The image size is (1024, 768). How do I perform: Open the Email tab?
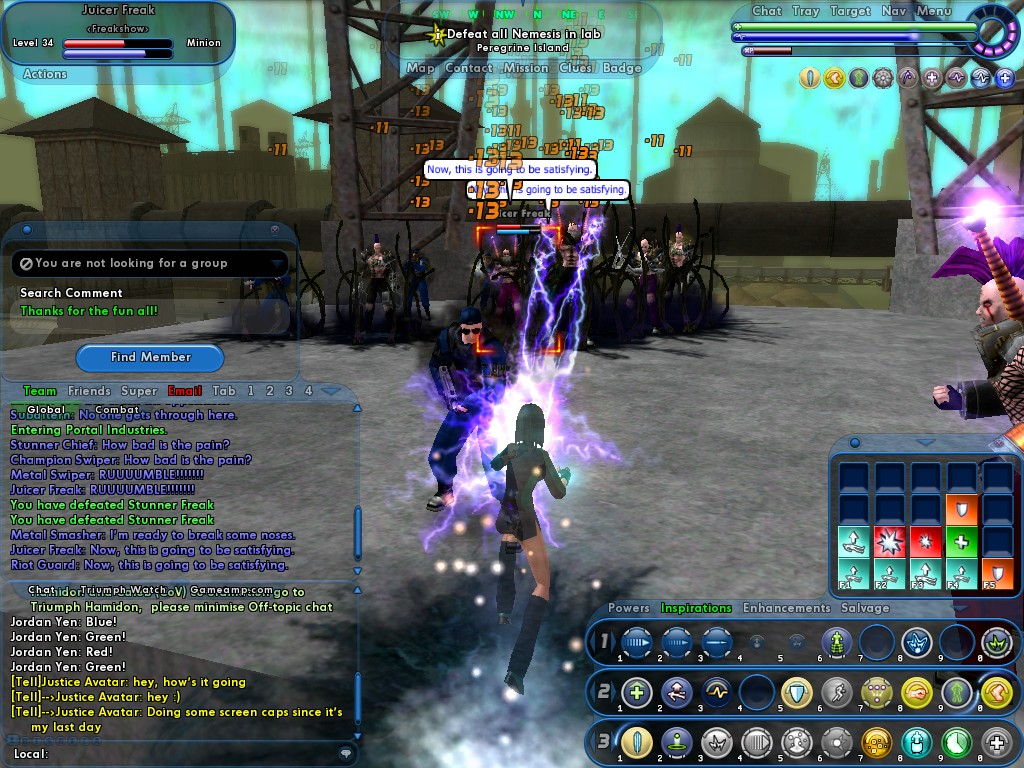[185, 391]
